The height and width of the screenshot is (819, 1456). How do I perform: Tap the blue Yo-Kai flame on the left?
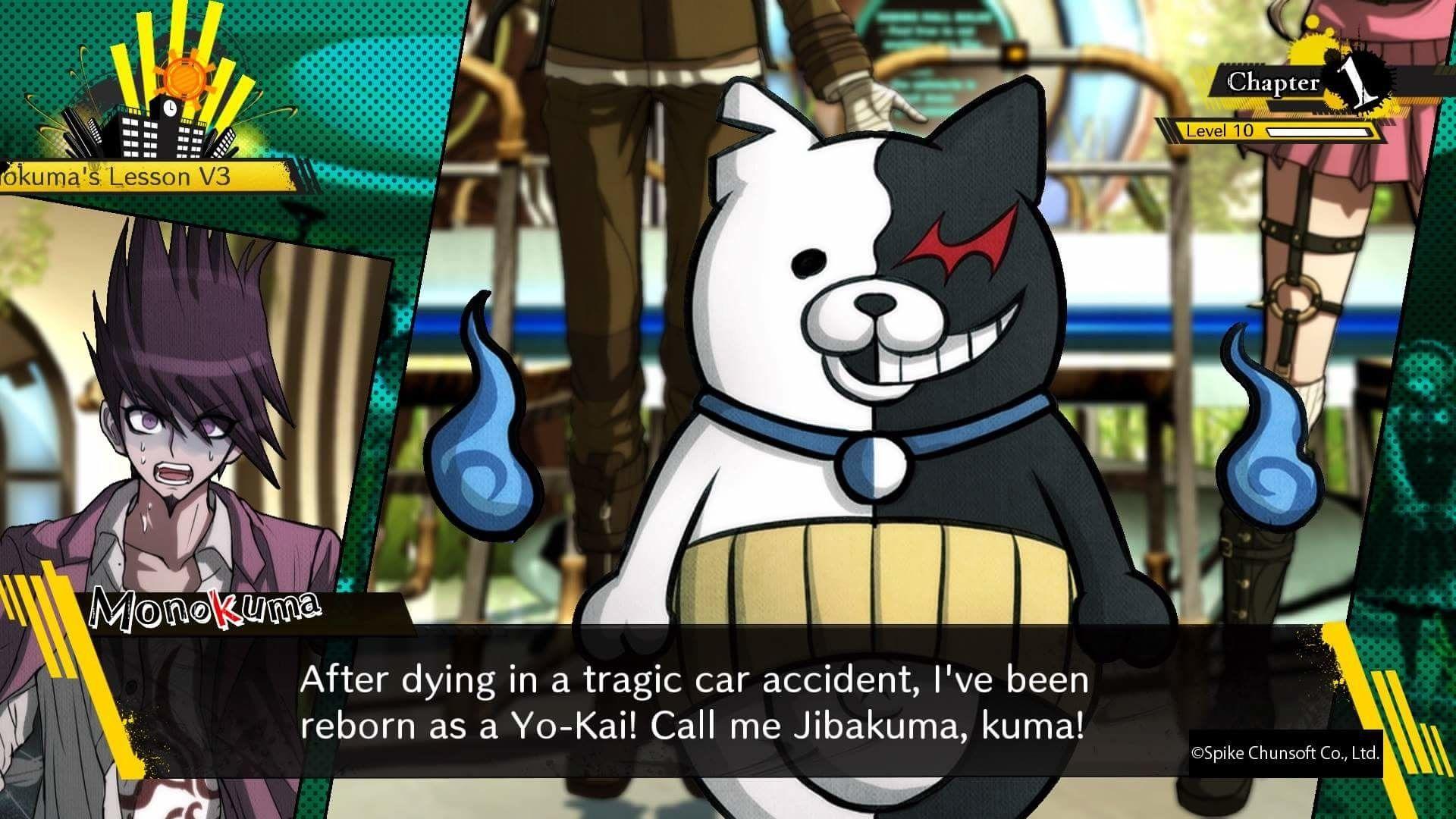[x=485, y=432]
